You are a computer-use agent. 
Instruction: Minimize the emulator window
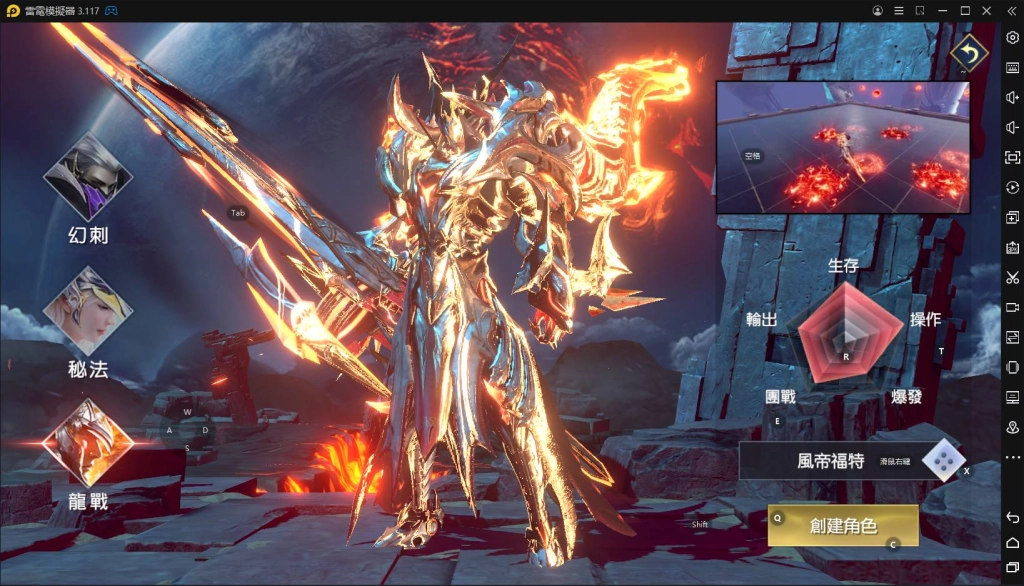click(941, 10)
